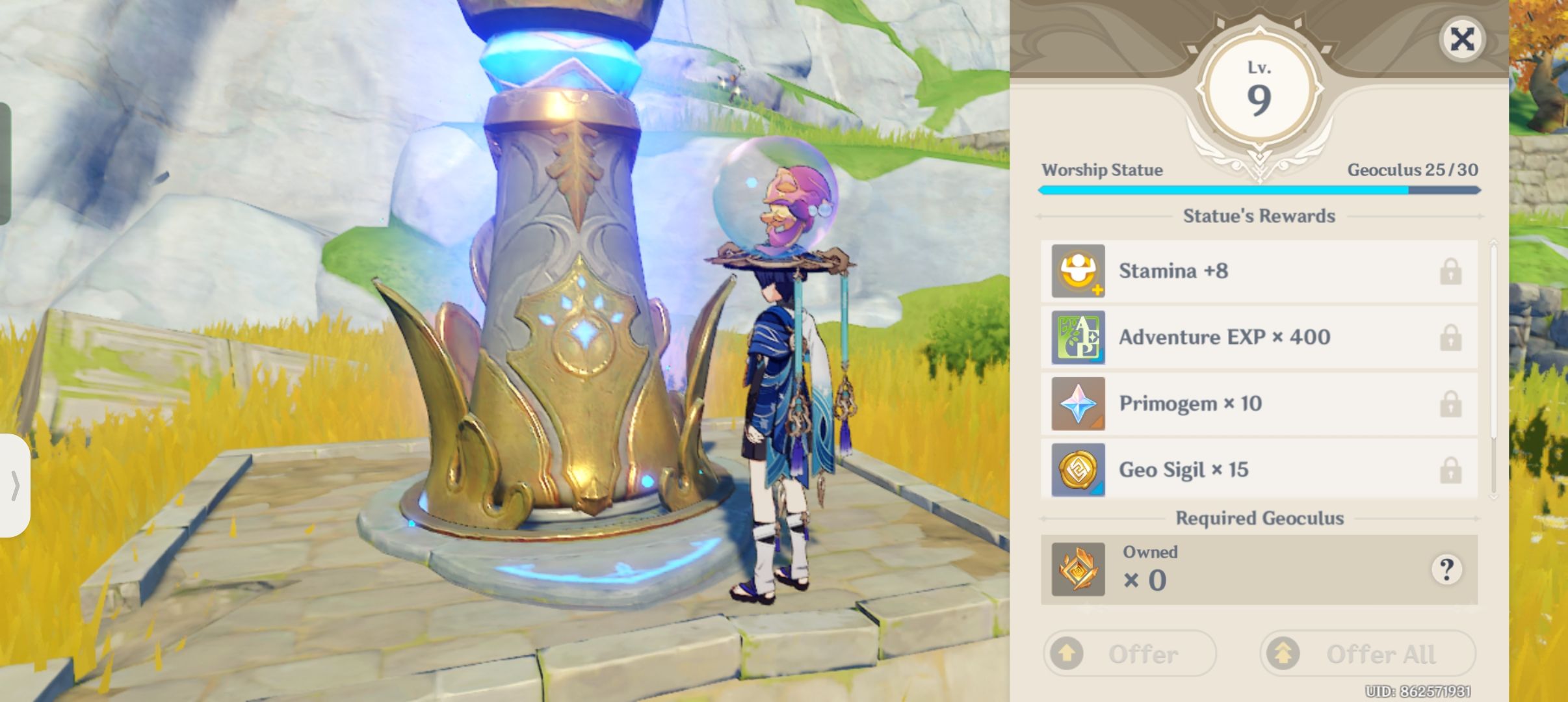Open the Statue's Rewards section header
Image resolution: width=1568 pixels, height=702 pixels.
(1259, 216)
